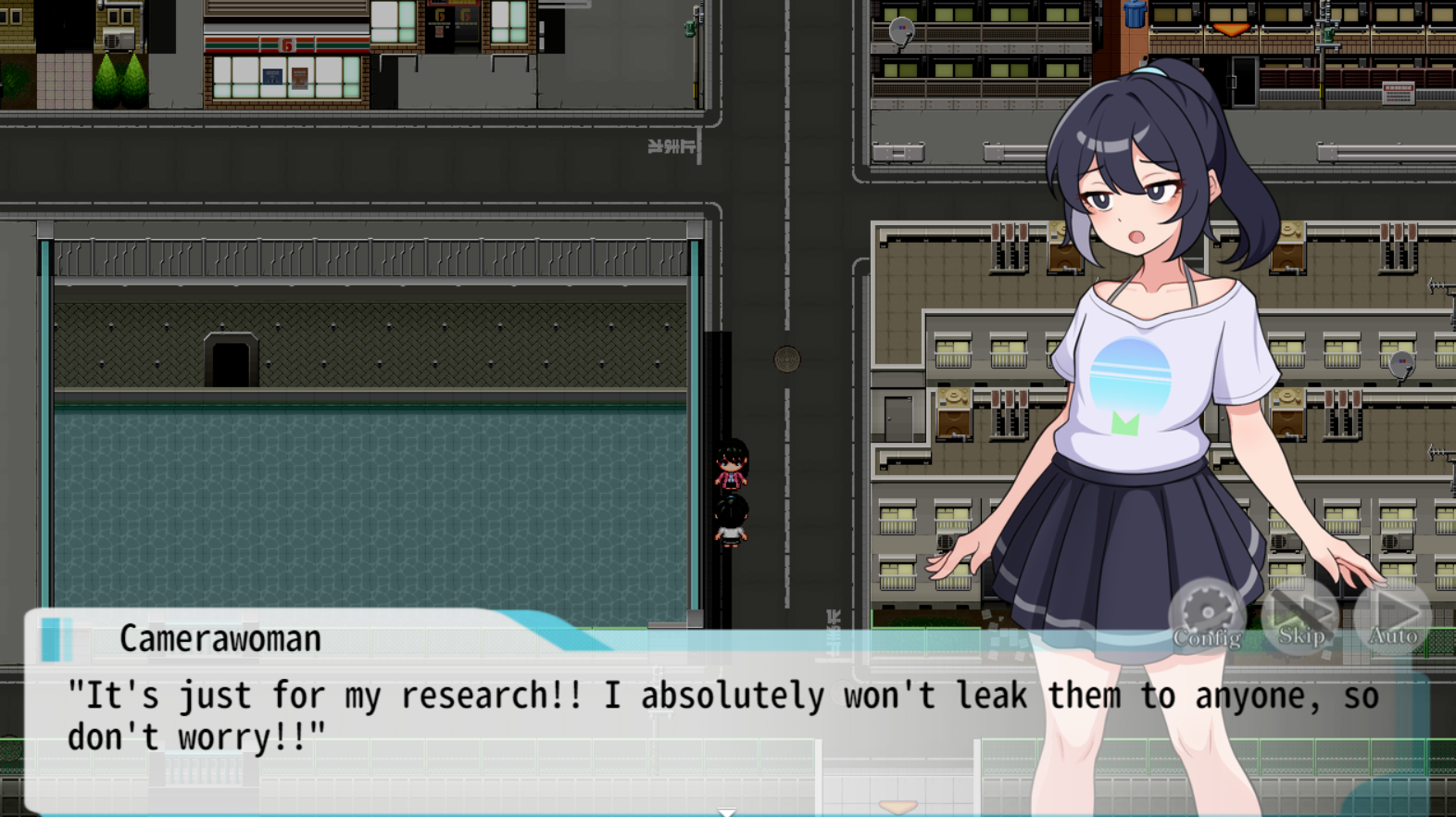Skip the dialogue with the Skip button
Image resolution: width=1456 pixels, height=817 pixels.
click(1300, 617)
